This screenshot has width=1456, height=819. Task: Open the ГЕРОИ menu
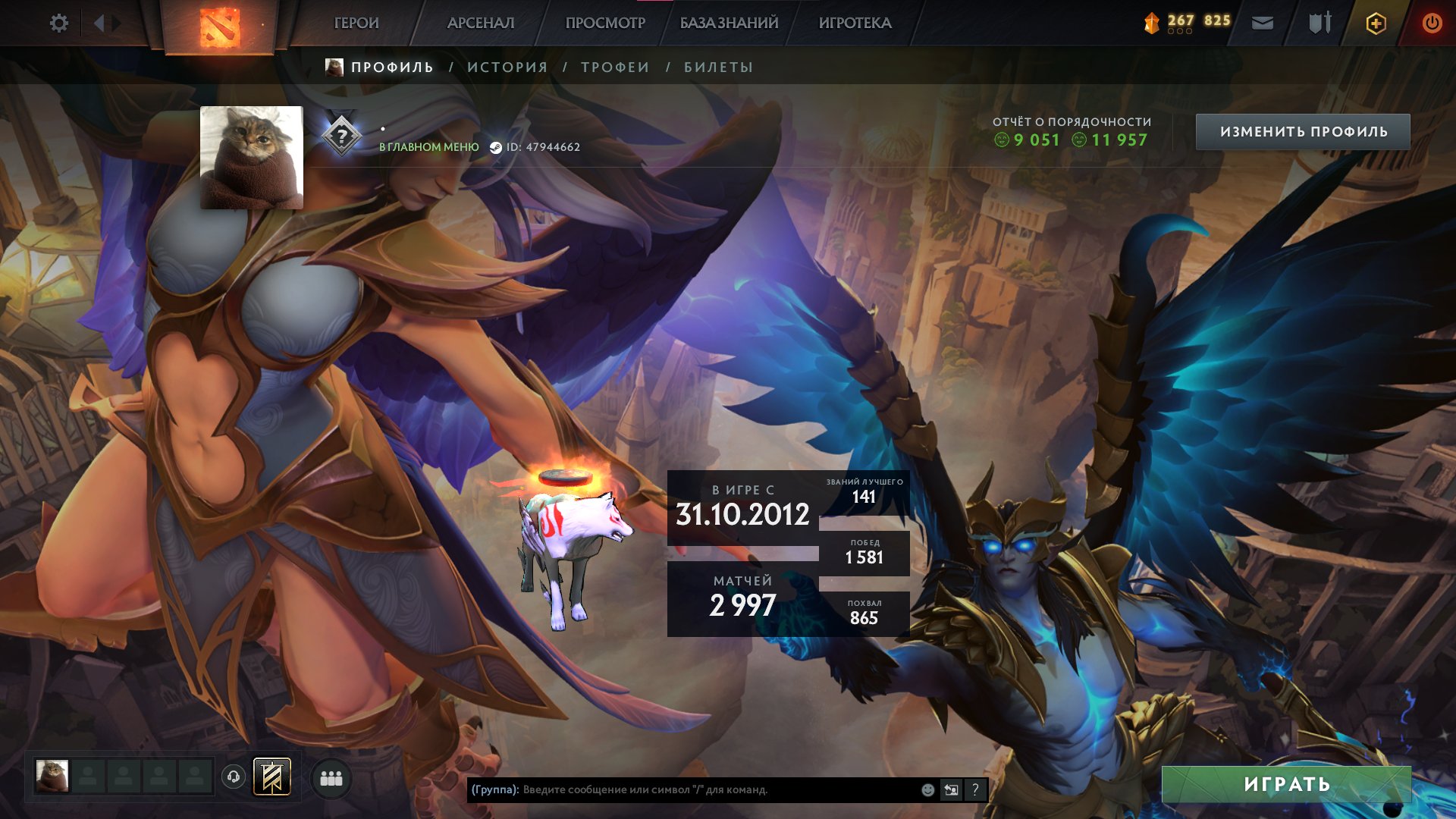click(x=356, y=24)
